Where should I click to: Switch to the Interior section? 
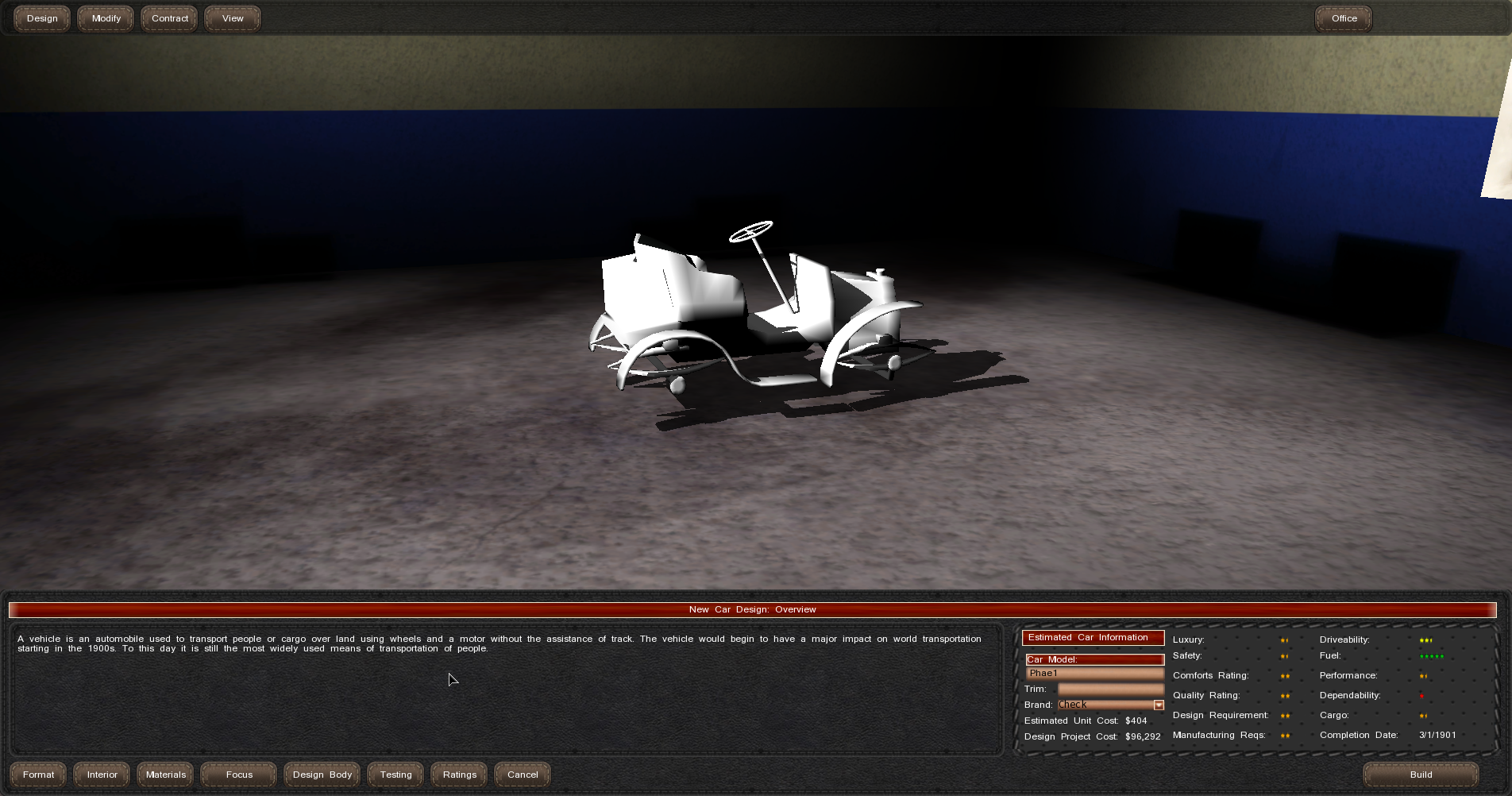[102, 775]
